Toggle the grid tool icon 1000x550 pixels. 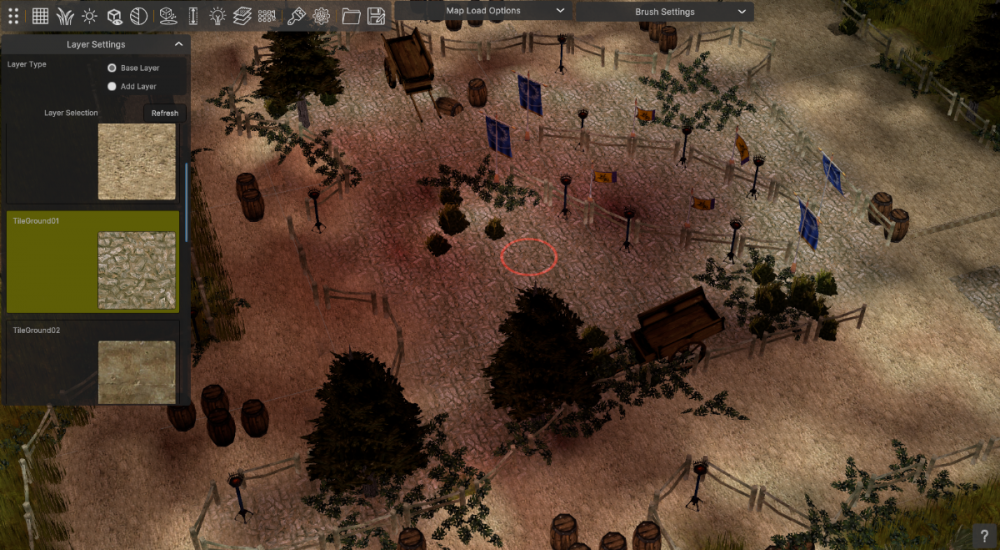[x=40, y=15]
